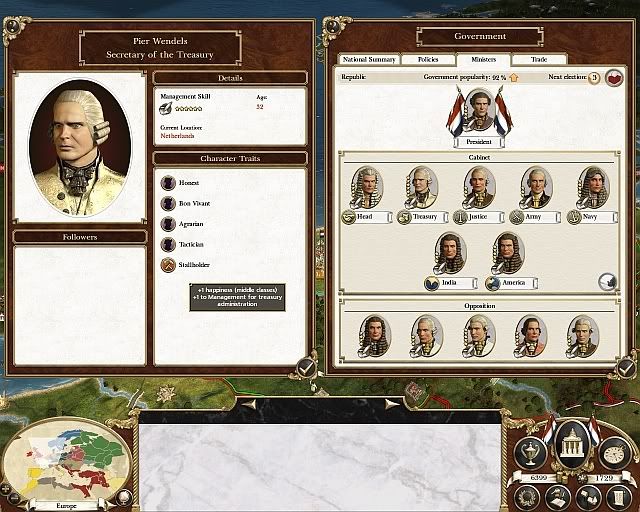Choose the Navy minister portrait
This screenshot has height=512, width=640.
[x=592, y=187]
